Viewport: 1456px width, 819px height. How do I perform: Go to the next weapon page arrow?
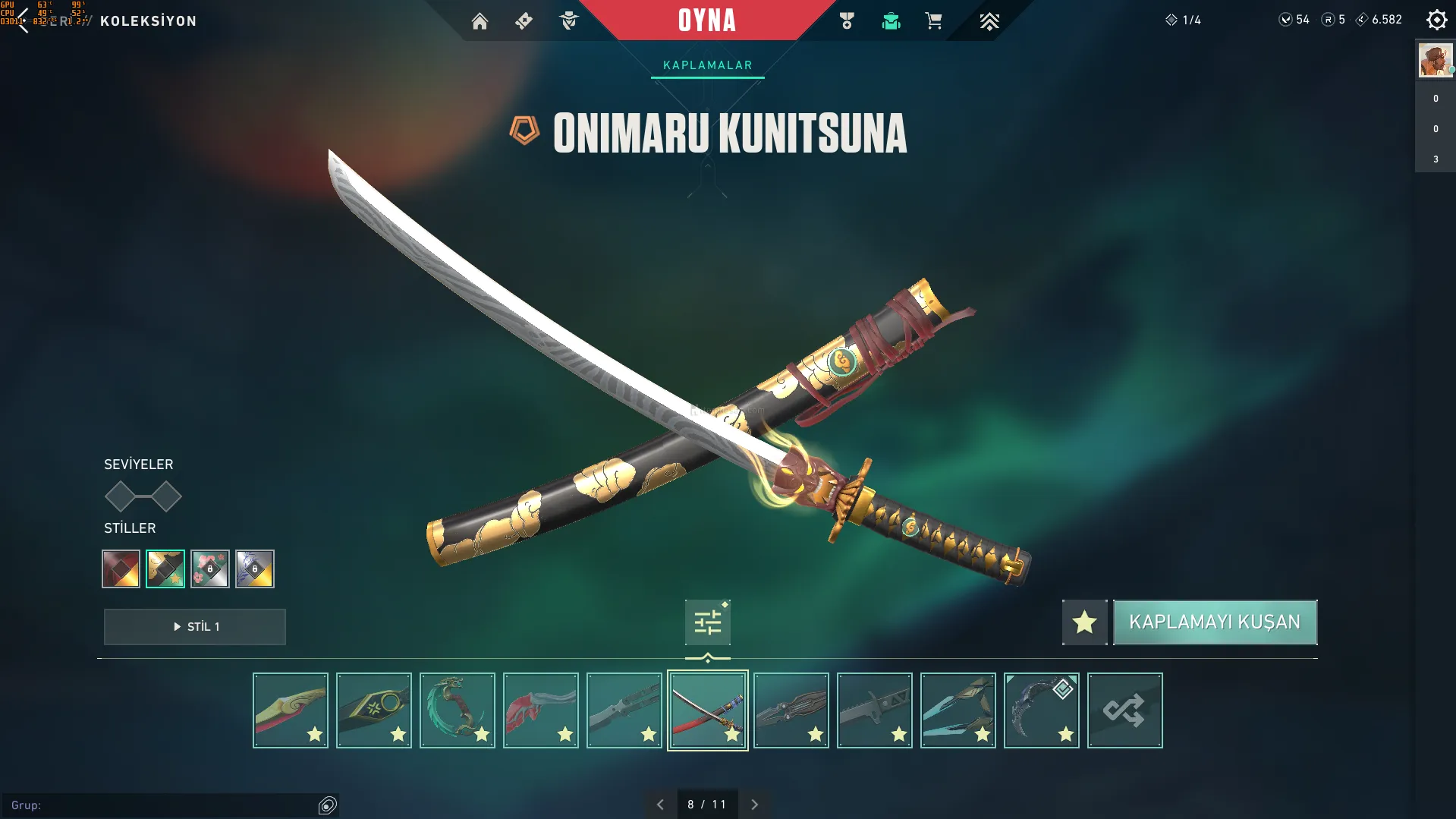pyautogui.click(x=754, y=805)
